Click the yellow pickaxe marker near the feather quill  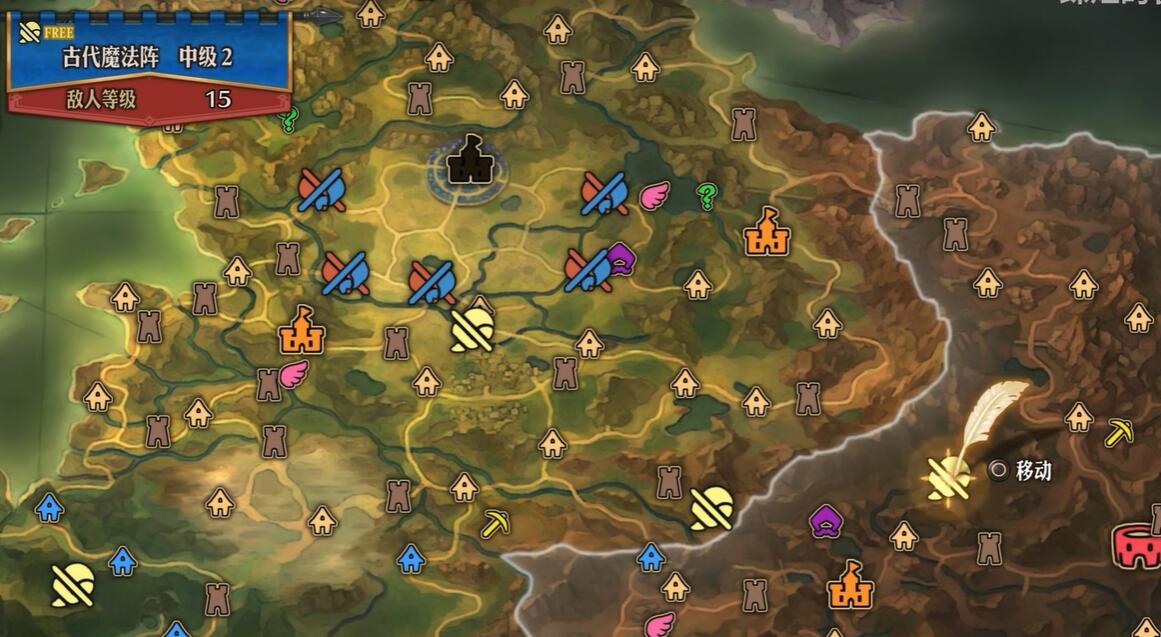(1118, 432)
